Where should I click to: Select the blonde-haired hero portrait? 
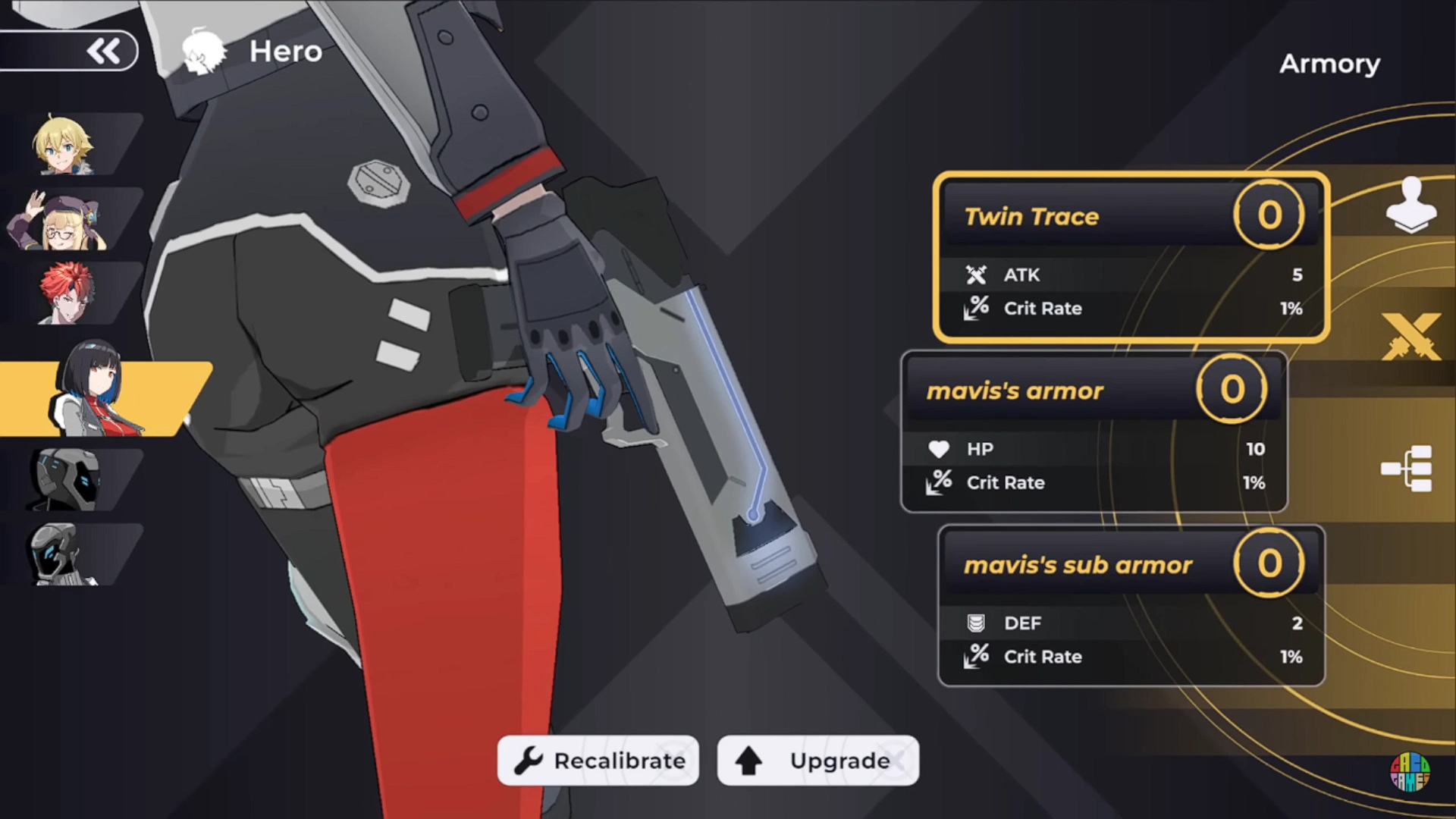pyautogui.click(x=64, y=145)
